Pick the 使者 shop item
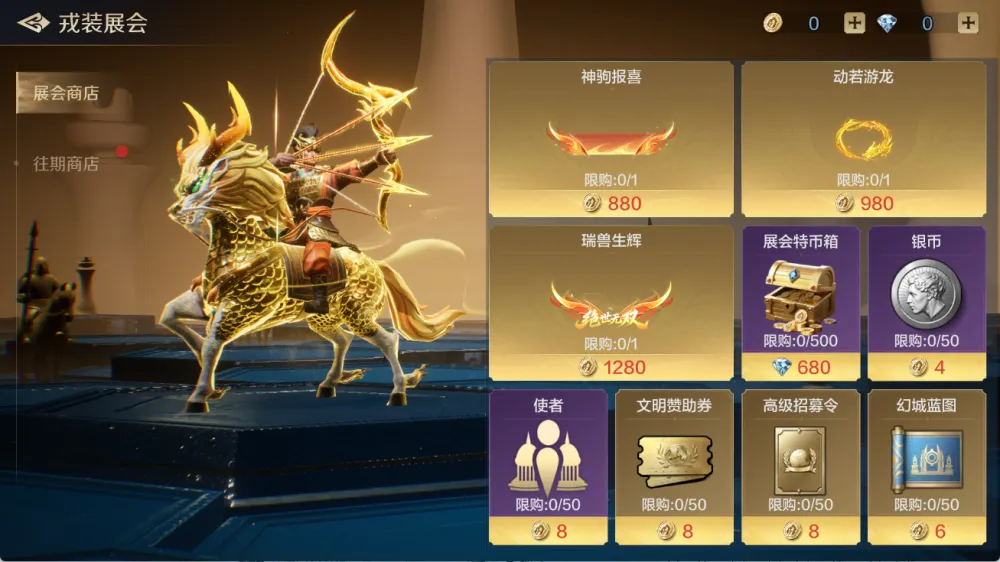Screen dimensions: 1000x562 tap(548, 467)
